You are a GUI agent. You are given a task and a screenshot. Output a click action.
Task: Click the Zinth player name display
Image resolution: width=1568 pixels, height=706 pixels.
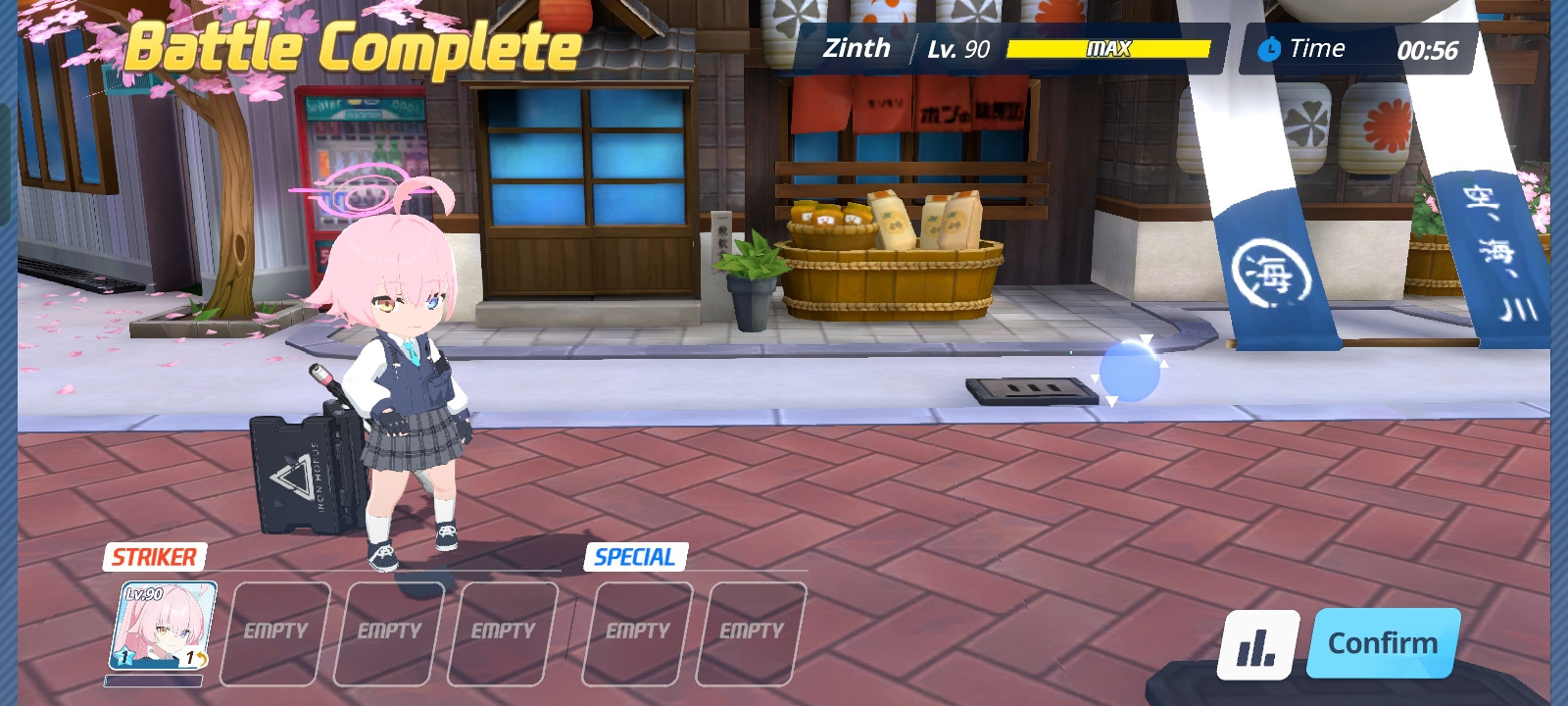tap(856, 47)
